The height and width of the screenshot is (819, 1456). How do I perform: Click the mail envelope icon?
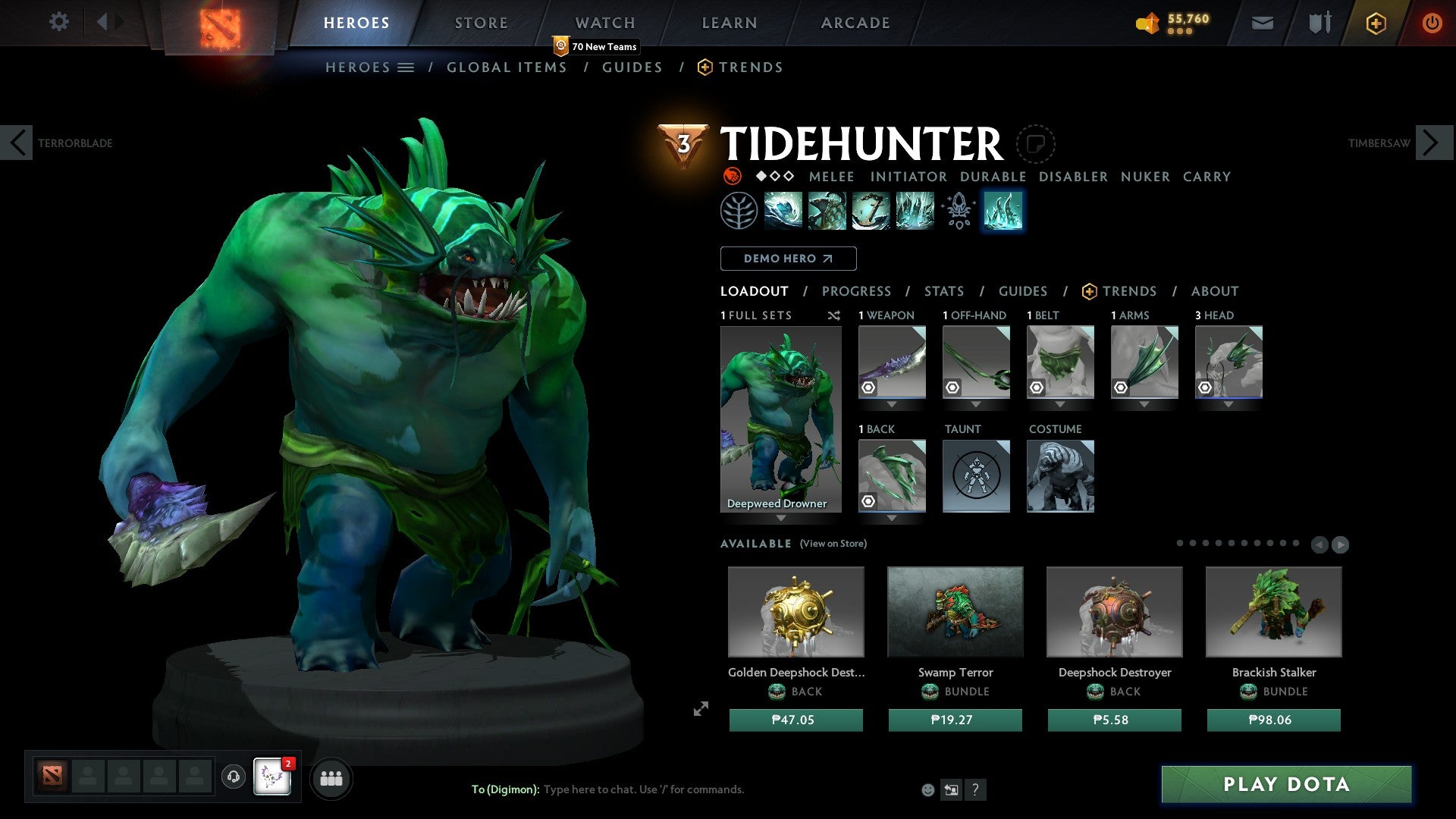click(x=1263, y=23)
